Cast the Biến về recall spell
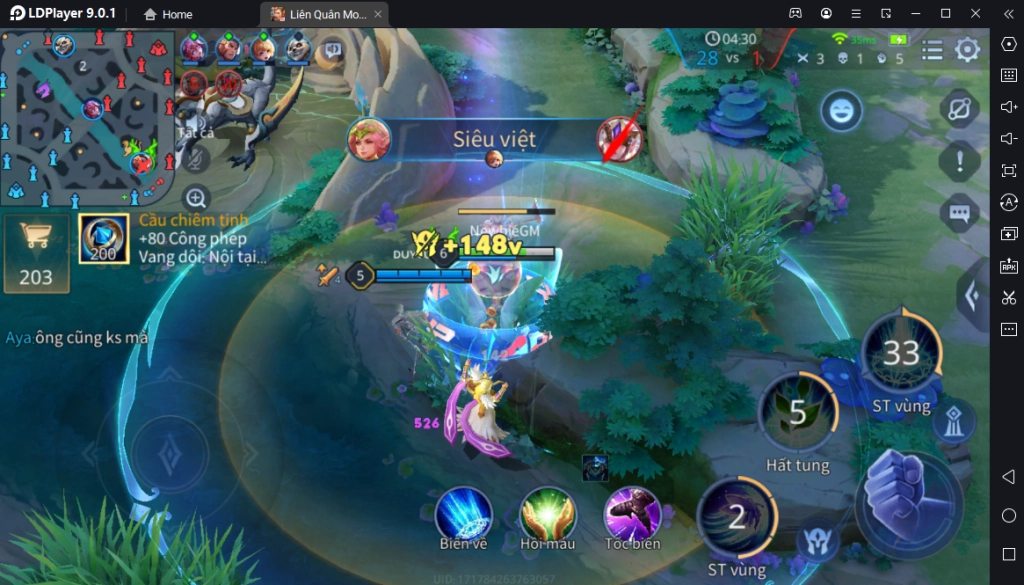 click(463, 514)
